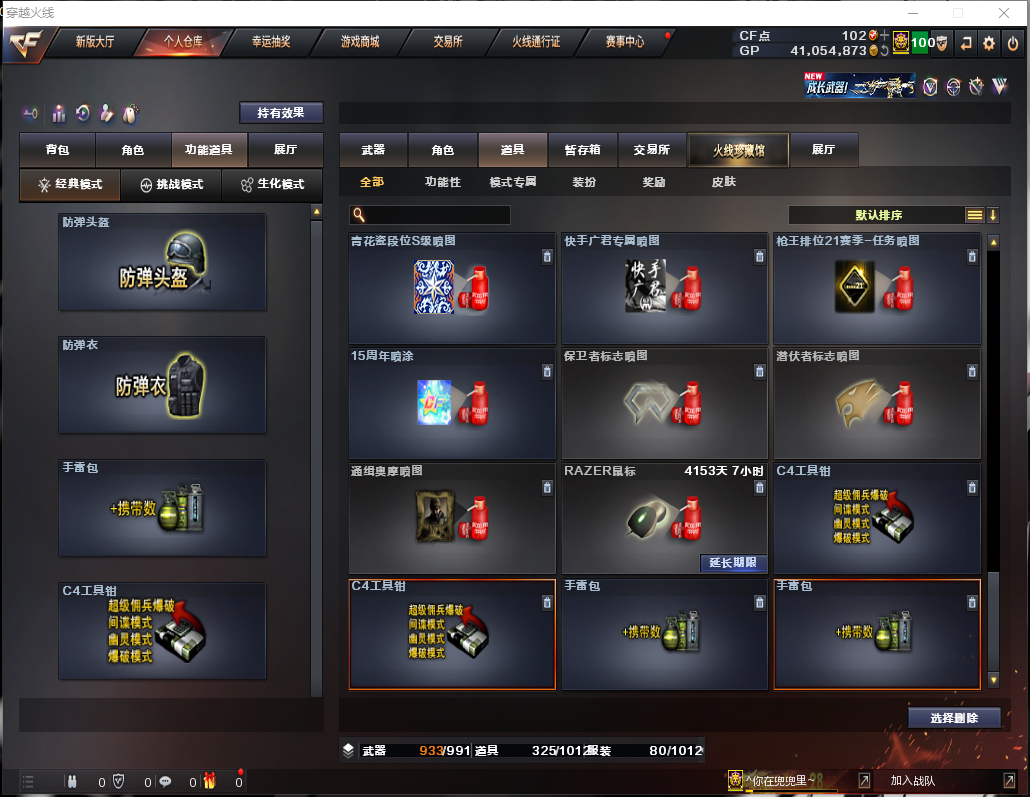Open the settings gear icon
This screenshot has width=1030, height=797.
(x=989, y=43)
